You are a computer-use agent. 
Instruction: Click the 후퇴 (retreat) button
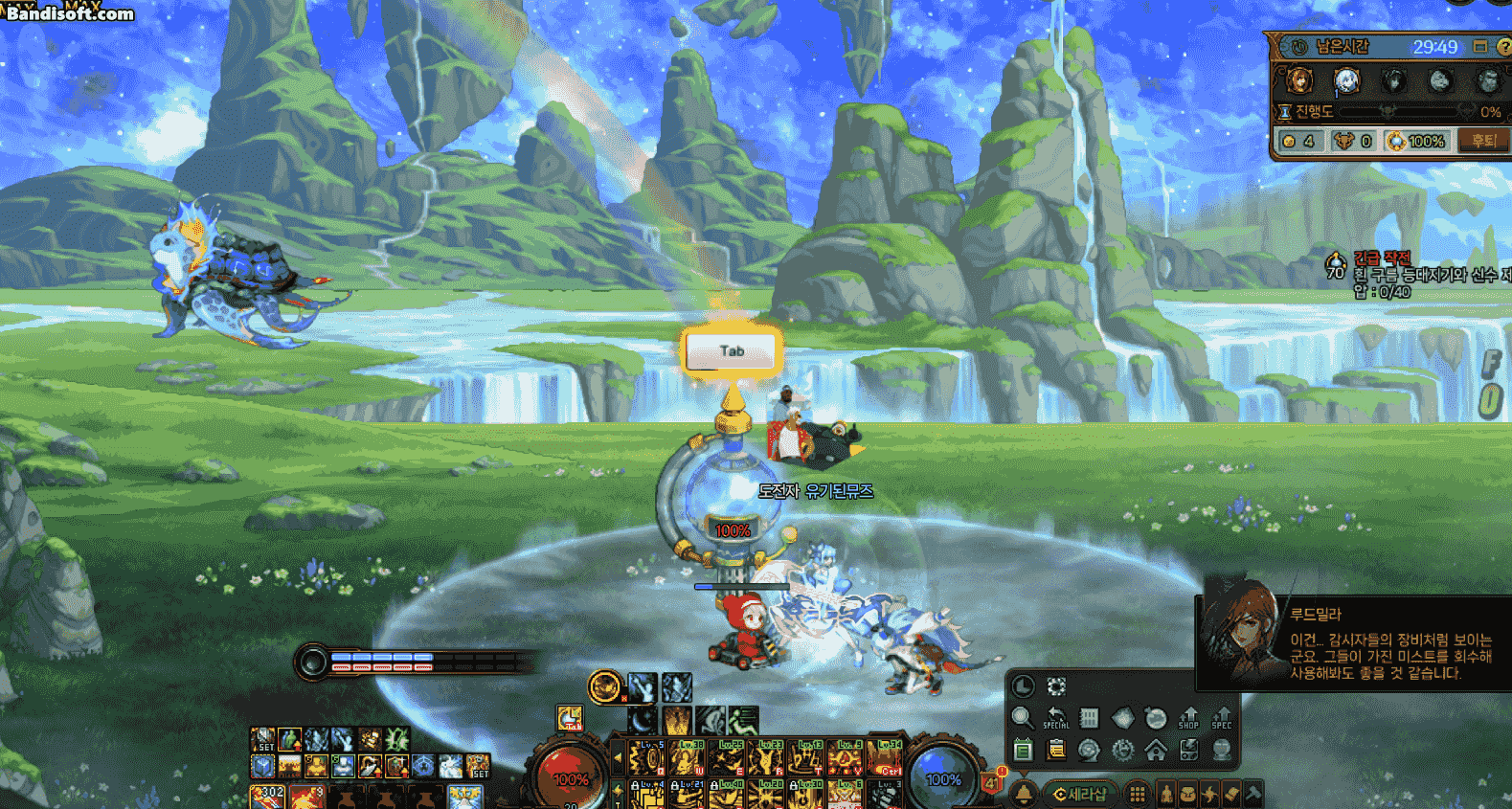point(1483,141)
